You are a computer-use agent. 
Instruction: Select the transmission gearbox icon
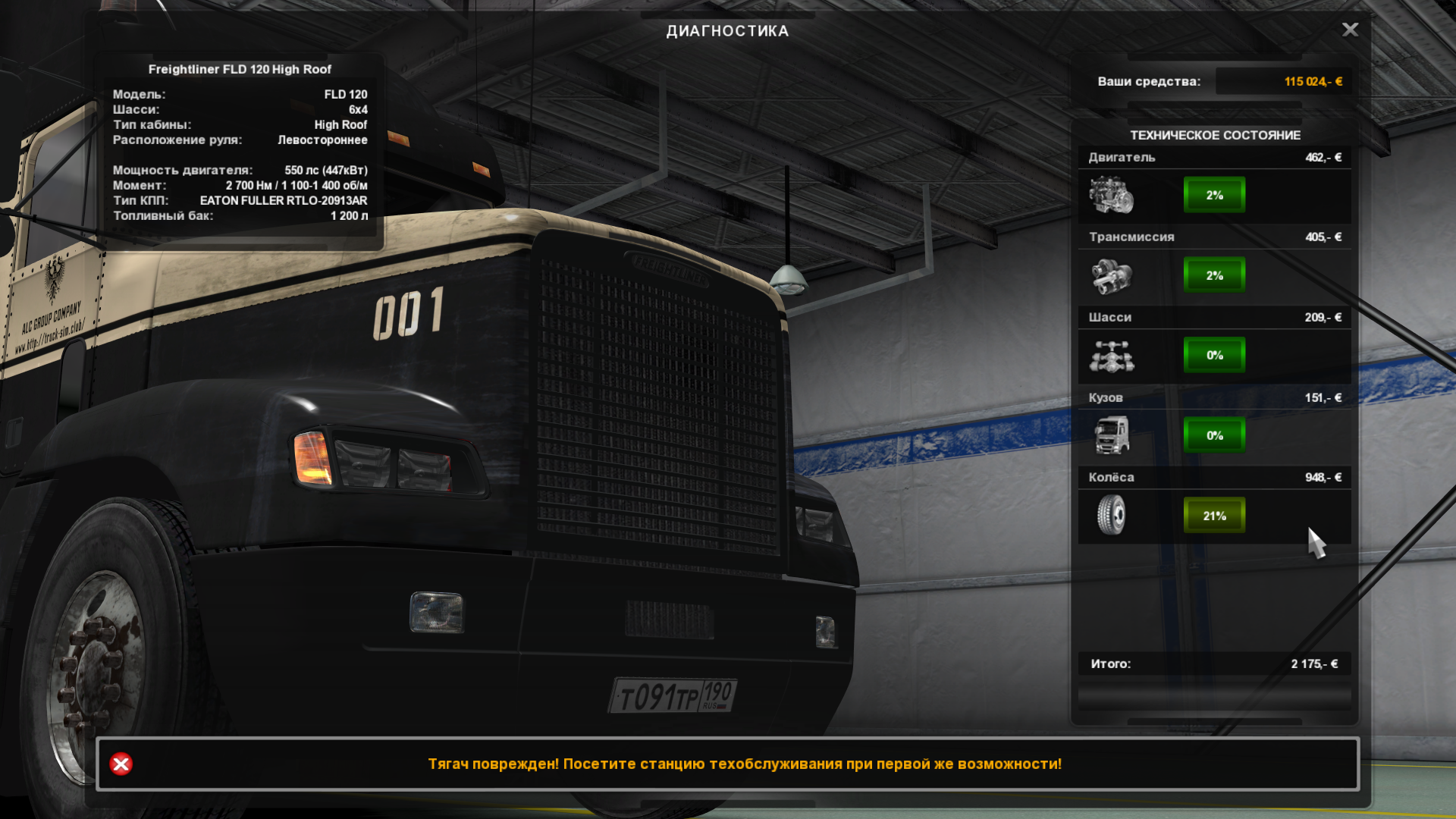pos(1111,275)
